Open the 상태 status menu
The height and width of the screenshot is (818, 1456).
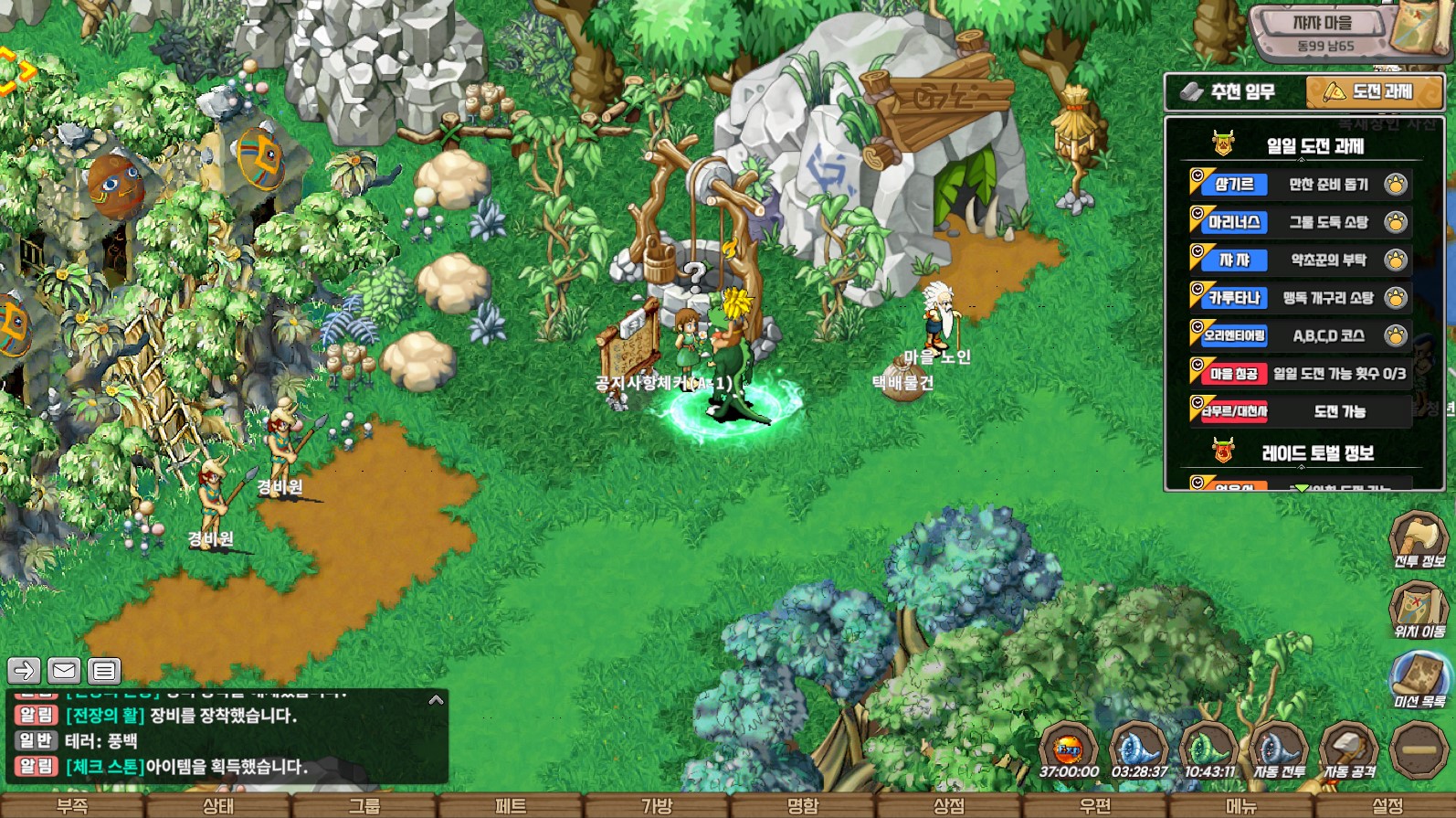pos(217,806)
